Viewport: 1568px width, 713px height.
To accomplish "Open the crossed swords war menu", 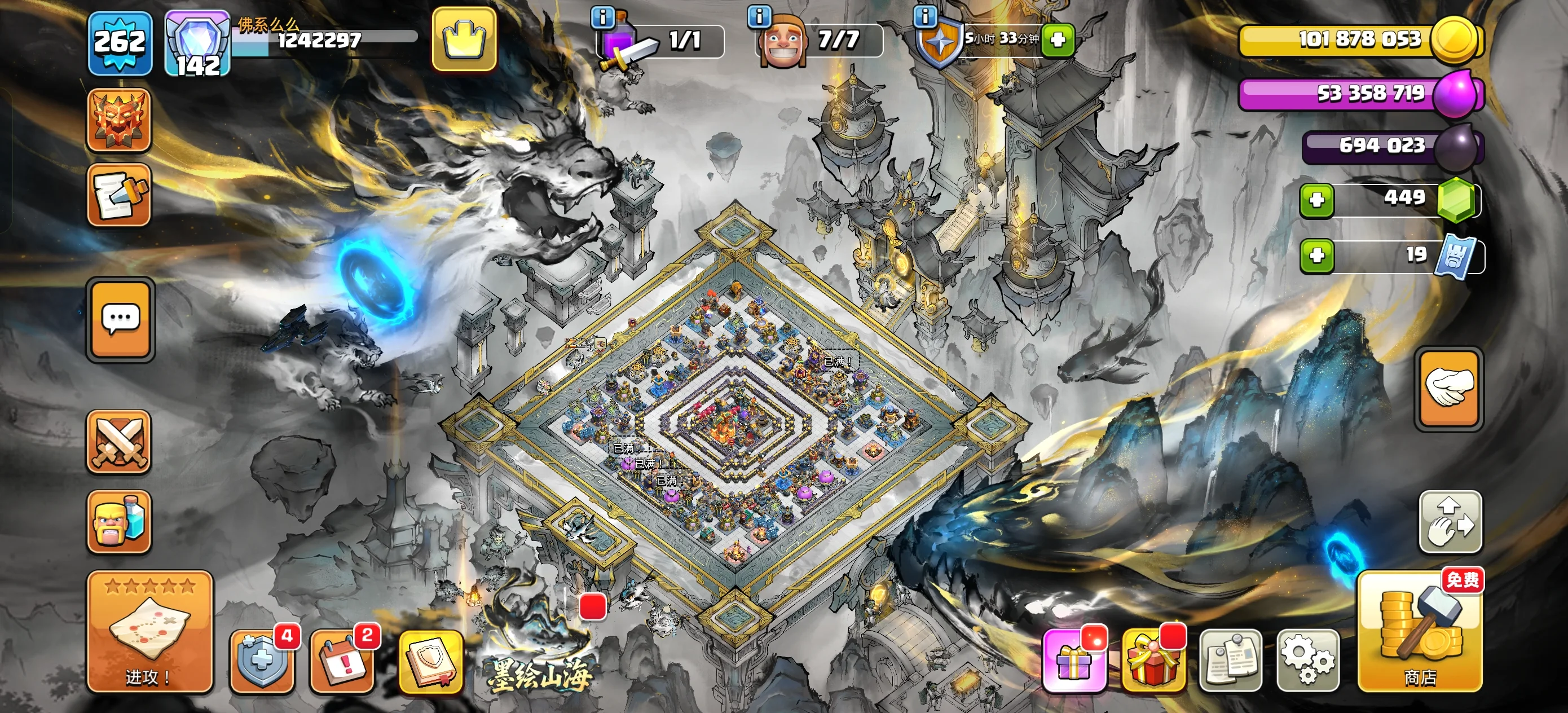I will (120, 442).
